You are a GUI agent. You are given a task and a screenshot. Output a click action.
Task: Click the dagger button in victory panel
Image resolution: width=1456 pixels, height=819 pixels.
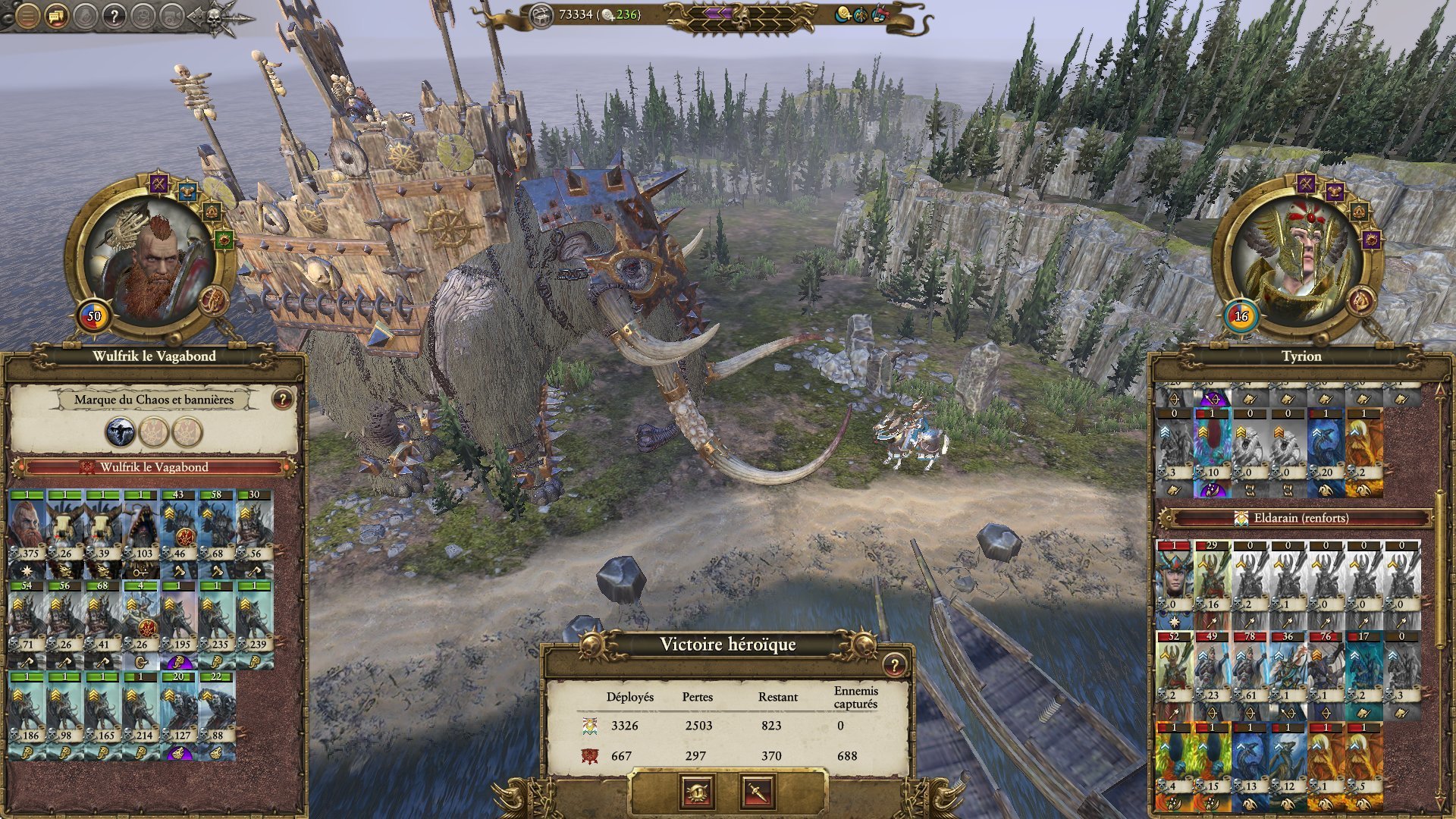pyautogui.click(x=757, y=792)
